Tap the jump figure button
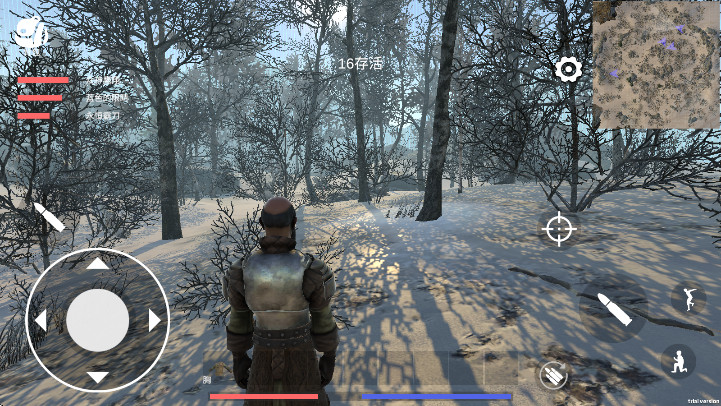The image size is (721, 406). (x=687, y=298)
